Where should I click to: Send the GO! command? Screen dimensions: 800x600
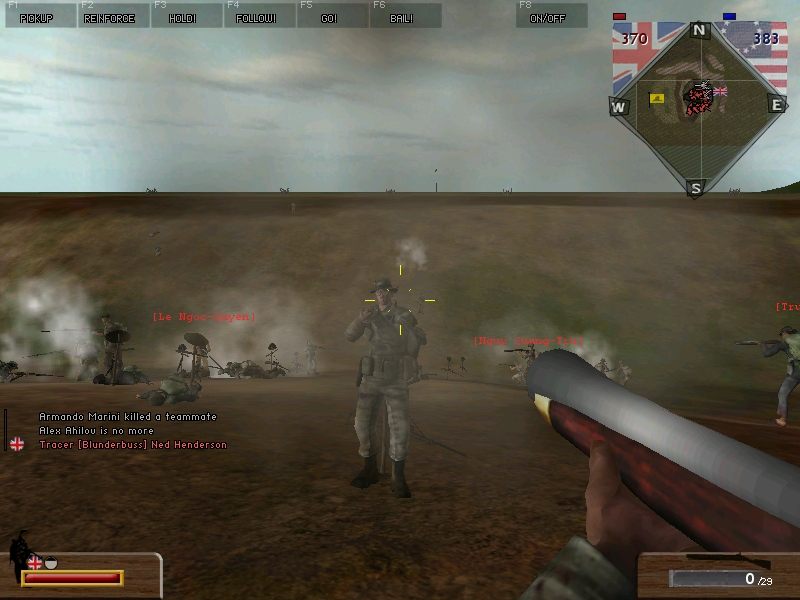pos(330,16)
